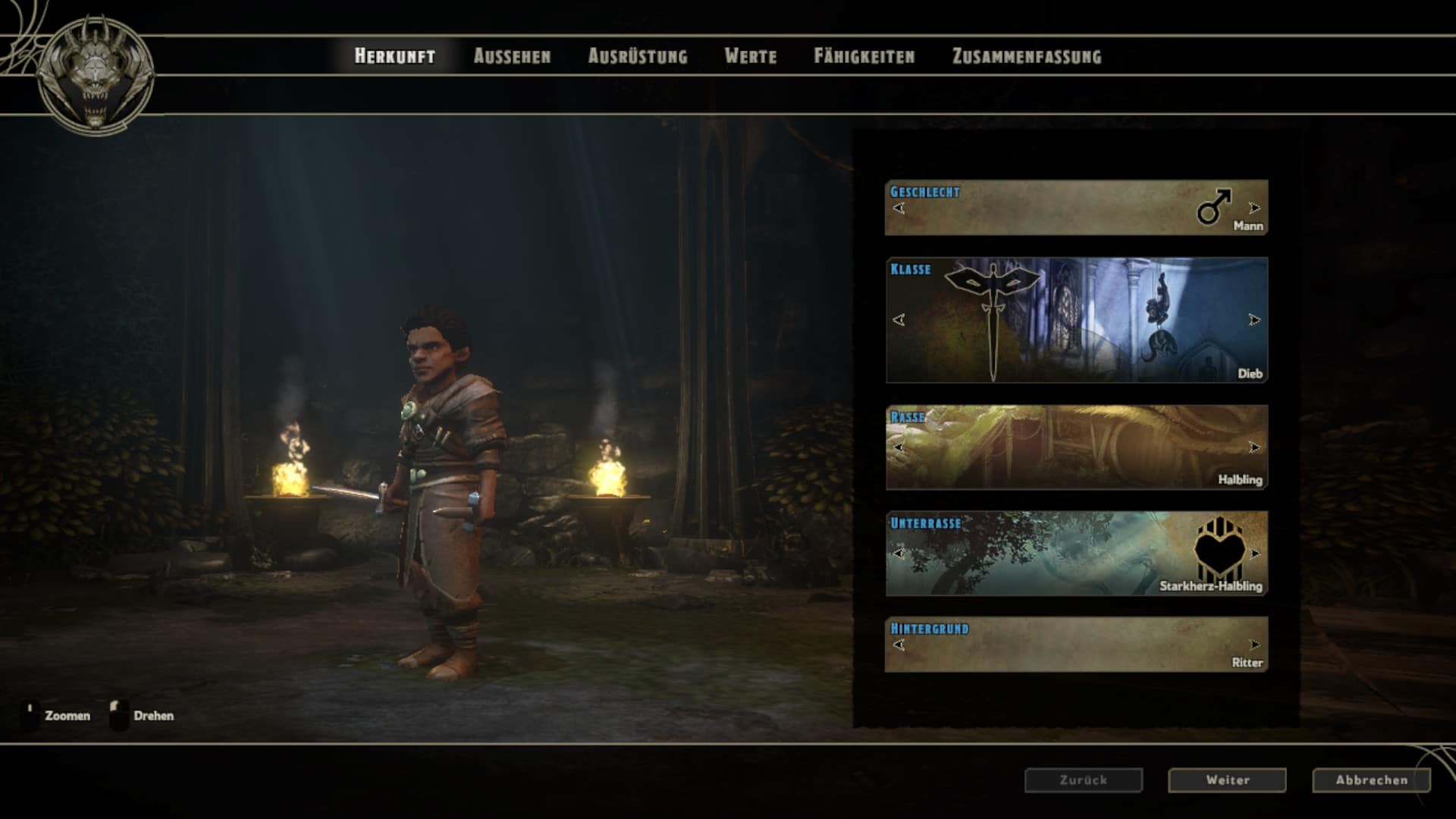This screenshot has width=1456, height=819.
Task: Click the Weiter button
Action: 1227,780
